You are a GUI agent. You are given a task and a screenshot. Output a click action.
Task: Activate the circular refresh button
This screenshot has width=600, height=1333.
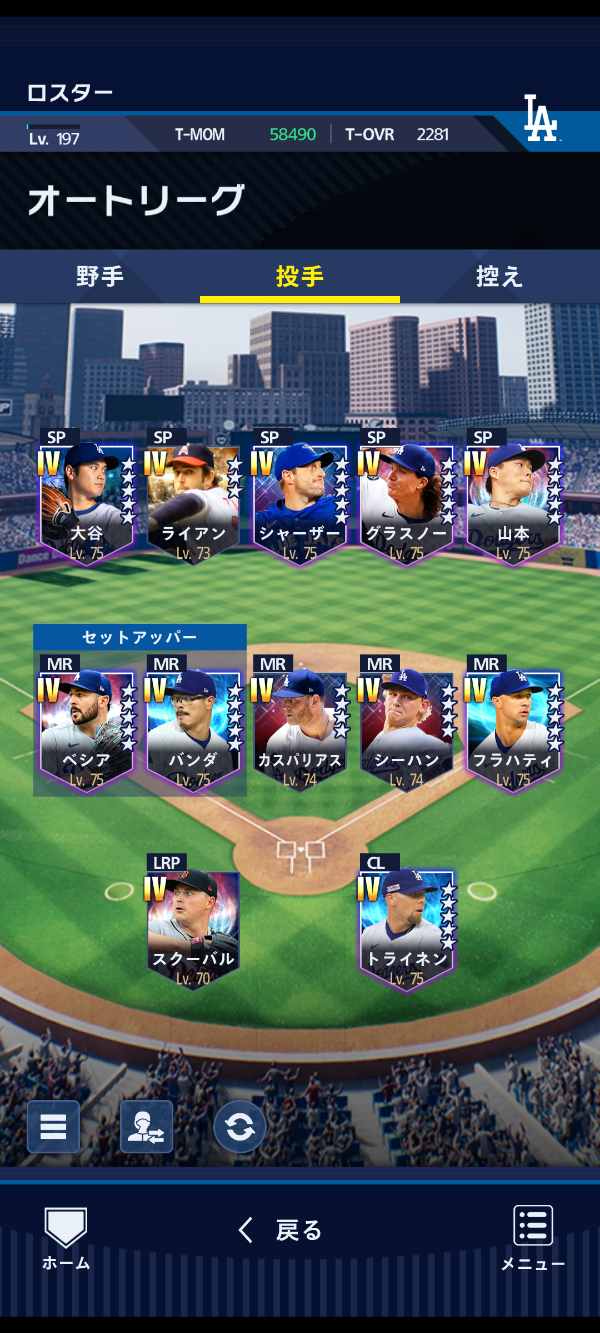click(239, 1127)
